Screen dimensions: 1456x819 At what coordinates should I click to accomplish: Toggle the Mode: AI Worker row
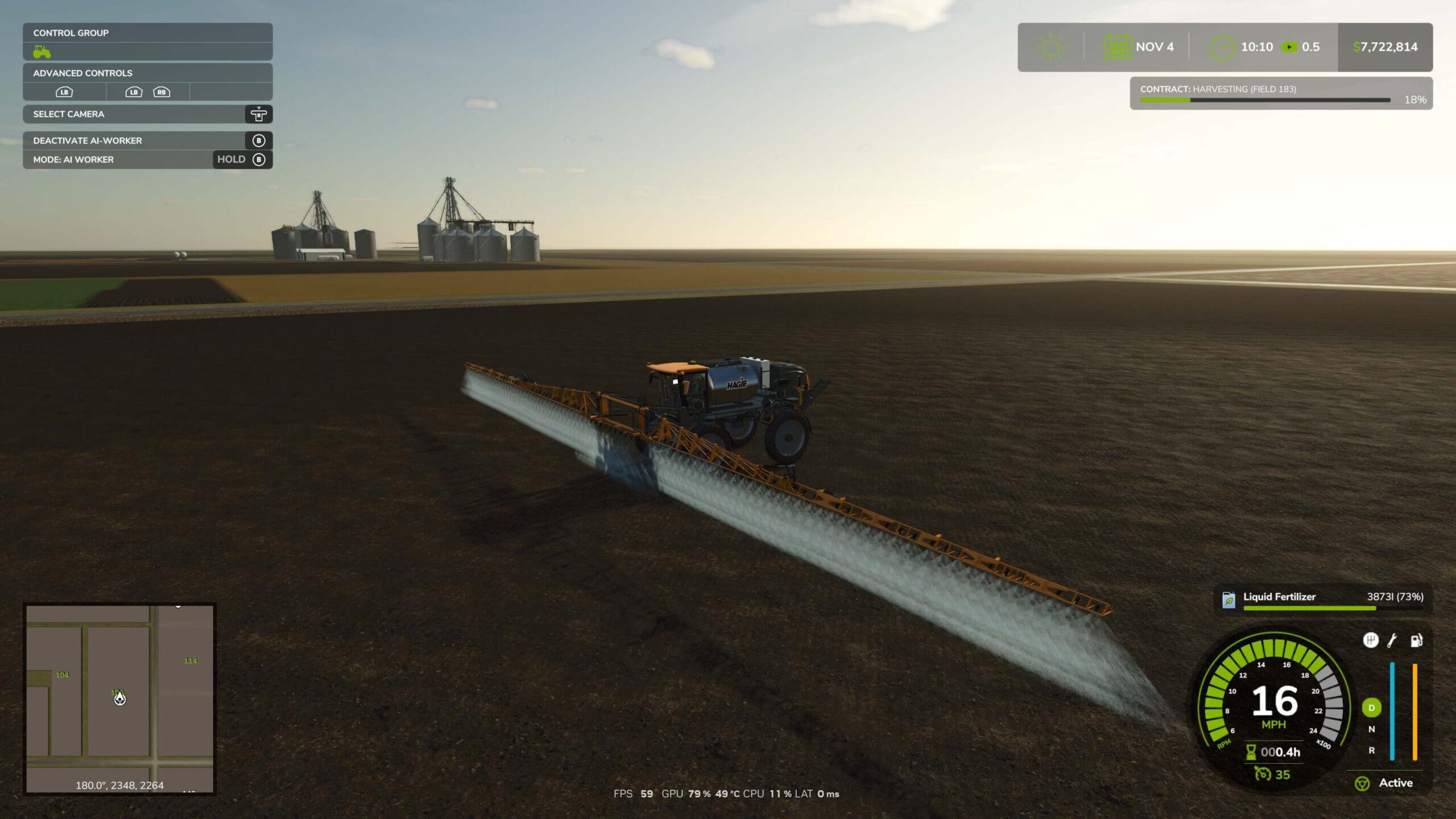[x=147, y=160]
